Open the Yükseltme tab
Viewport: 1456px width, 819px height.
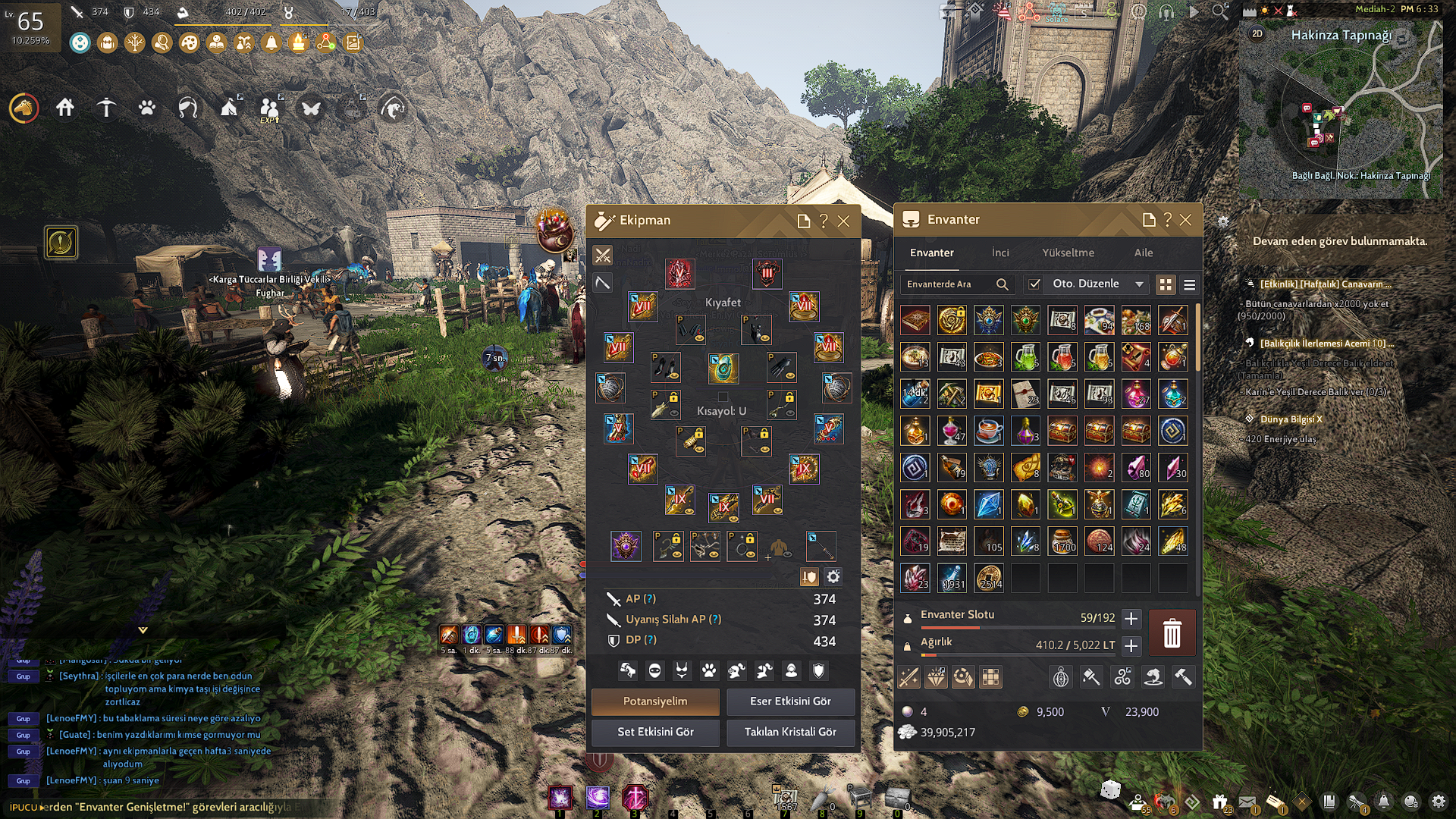click(x=1068, y=253)
